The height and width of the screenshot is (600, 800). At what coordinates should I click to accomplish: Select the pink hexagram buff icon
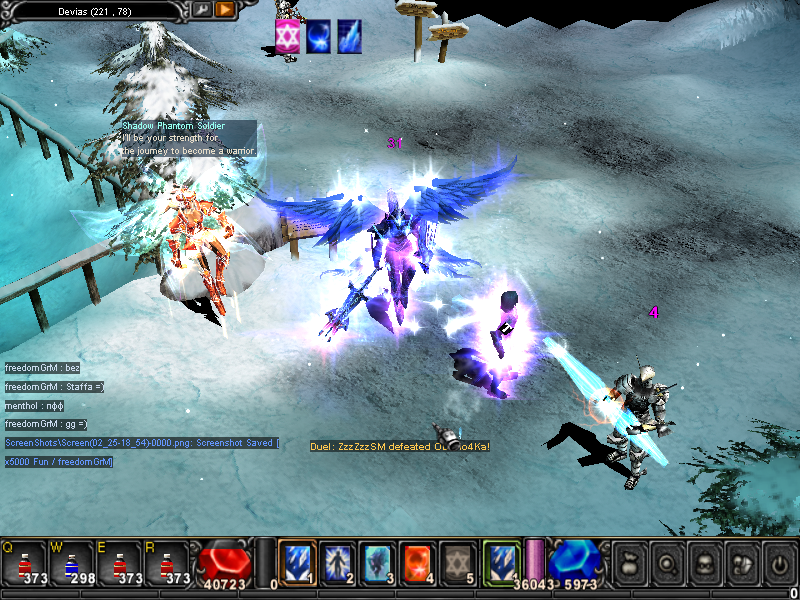click(x=288, y=37)
